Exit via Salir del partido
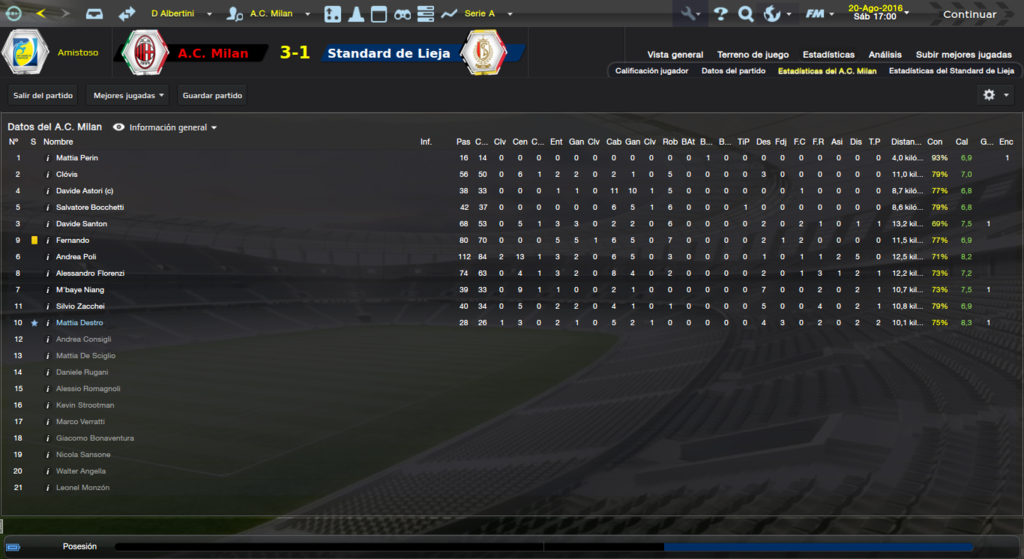The image size is (1024, 559). click(42, 96)
